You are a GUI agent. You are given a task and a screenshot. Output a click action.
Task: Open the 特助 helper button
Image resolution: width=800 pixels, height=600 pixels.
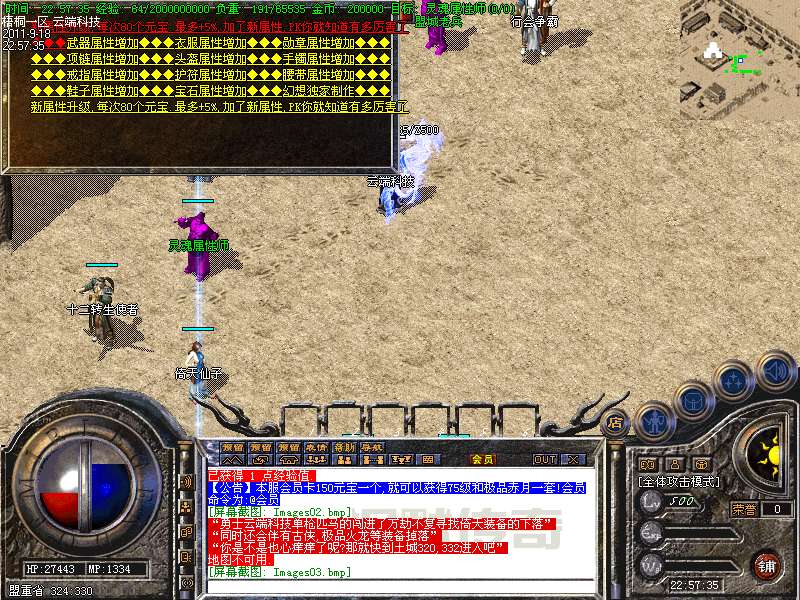(x=344, y=447)
